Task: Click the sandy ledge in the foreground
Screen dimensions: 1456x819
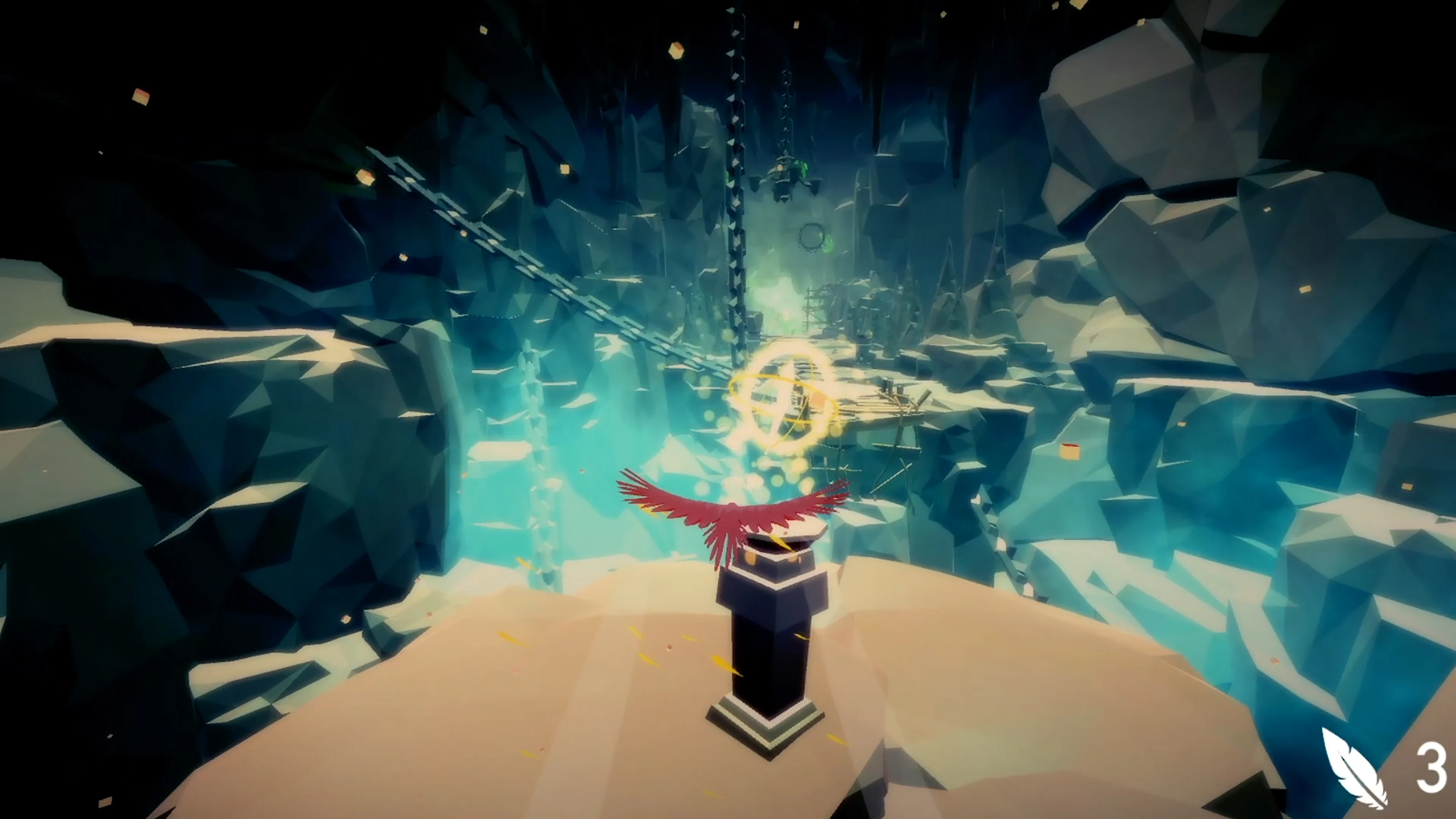Action: pos(509,735)
